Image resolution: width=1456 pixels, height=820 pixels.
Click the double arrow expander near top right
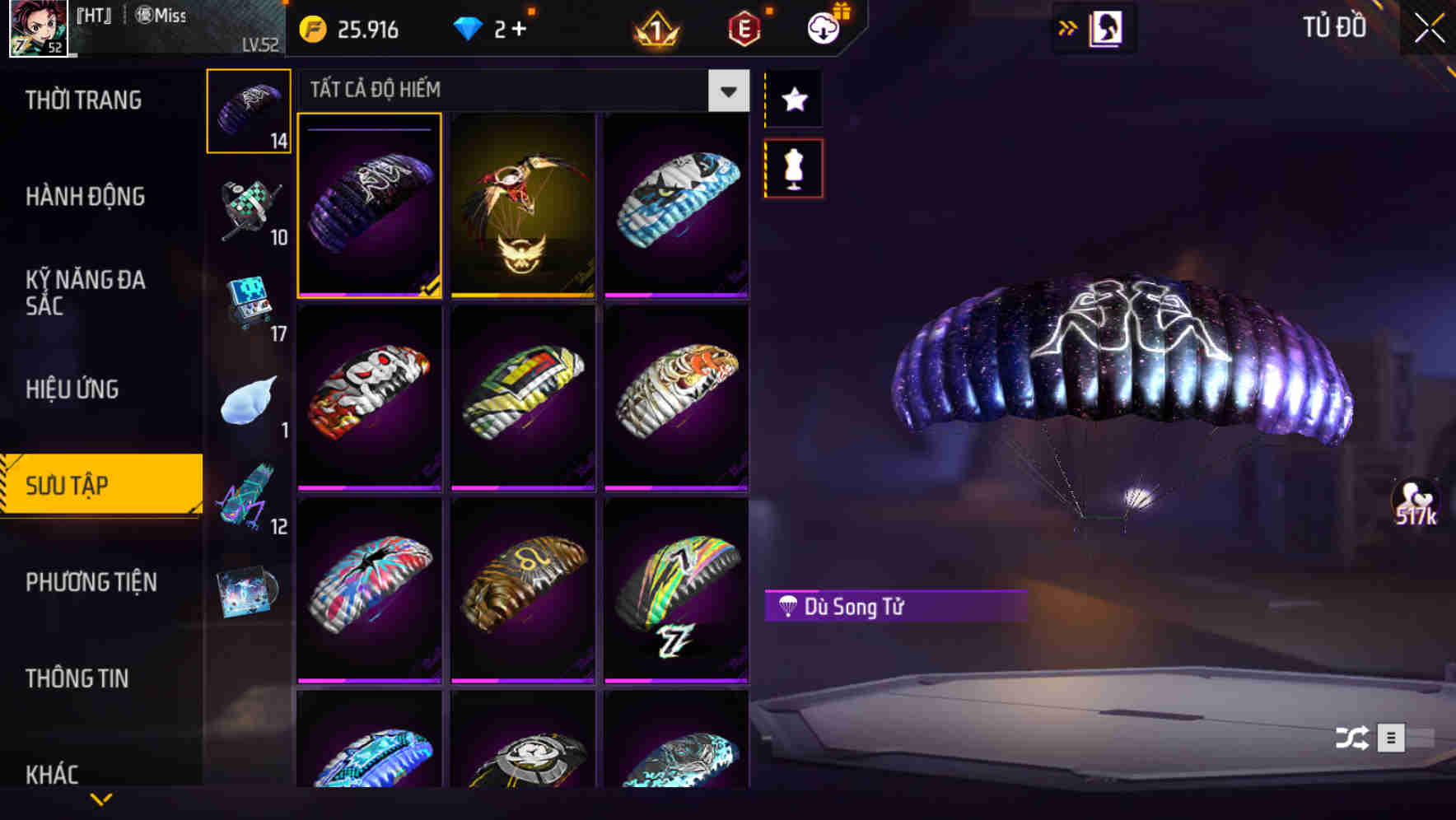point(1068,26)
